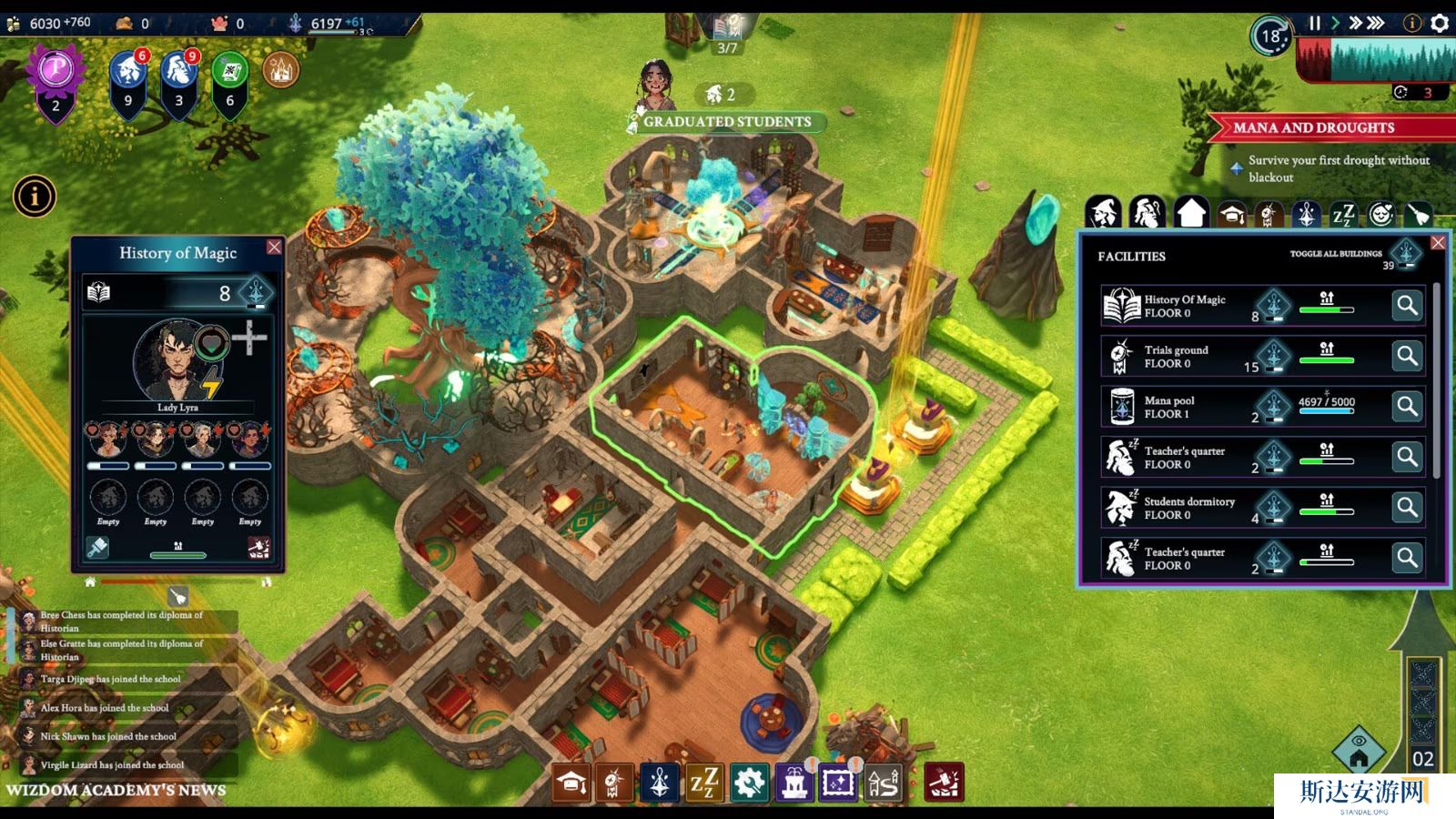Open the gear settings menu
Viewport: 1456px width, 819px height.
point(1440,23)
